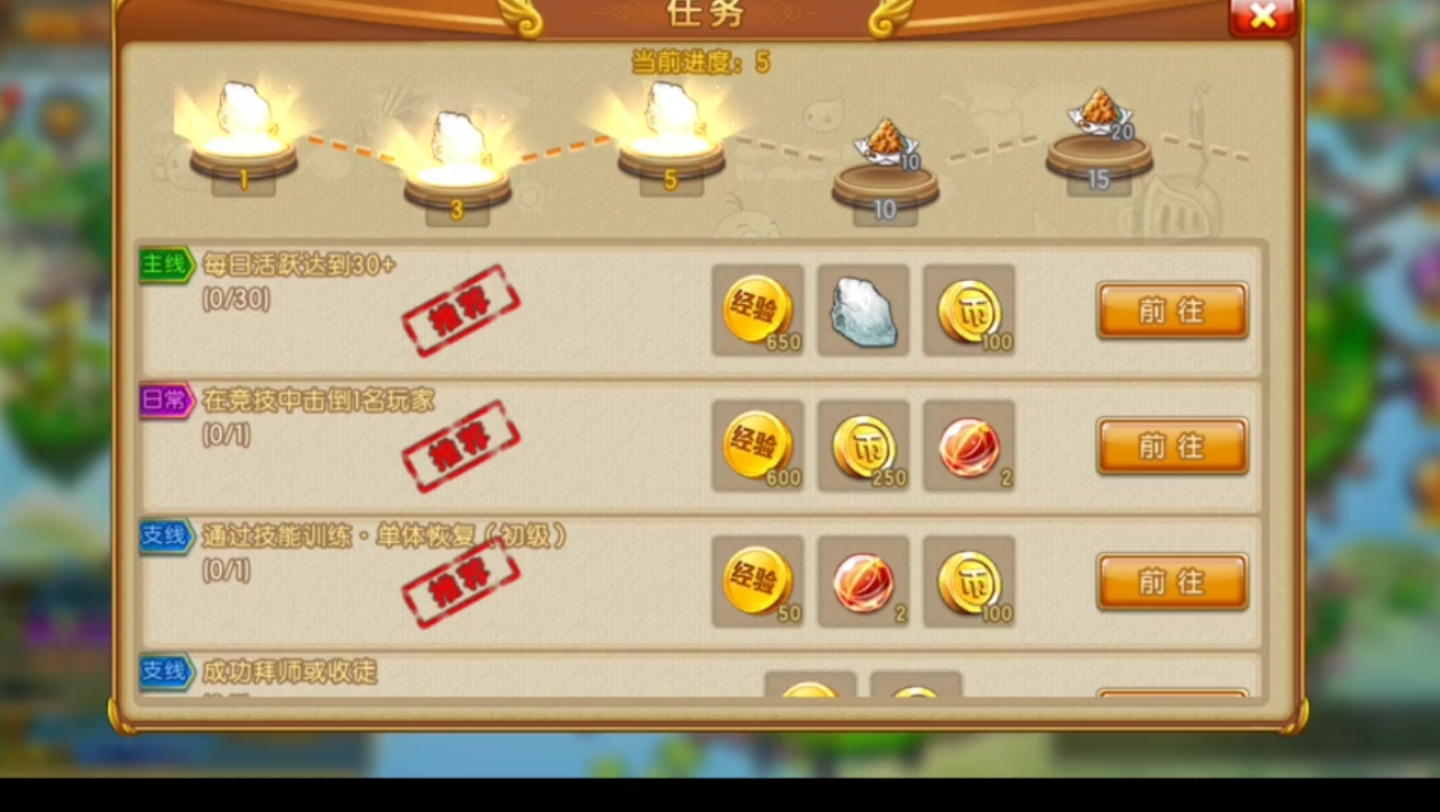Select the progress 15 milestone reward
The image size is (1440, 812).
pyautogui.click(x=1098, y=125)
